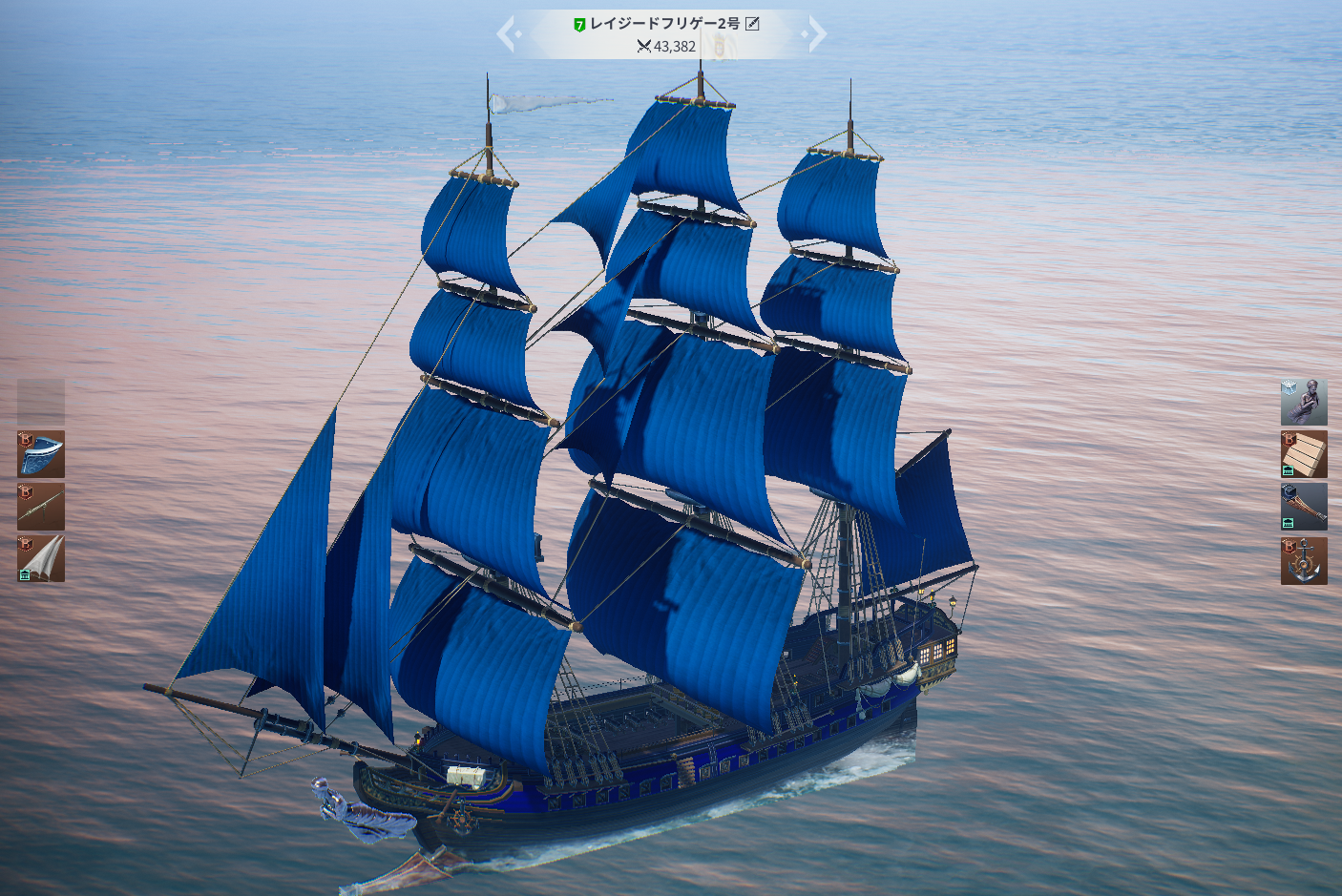Select the anchor and helm equipment slot

1303,560
